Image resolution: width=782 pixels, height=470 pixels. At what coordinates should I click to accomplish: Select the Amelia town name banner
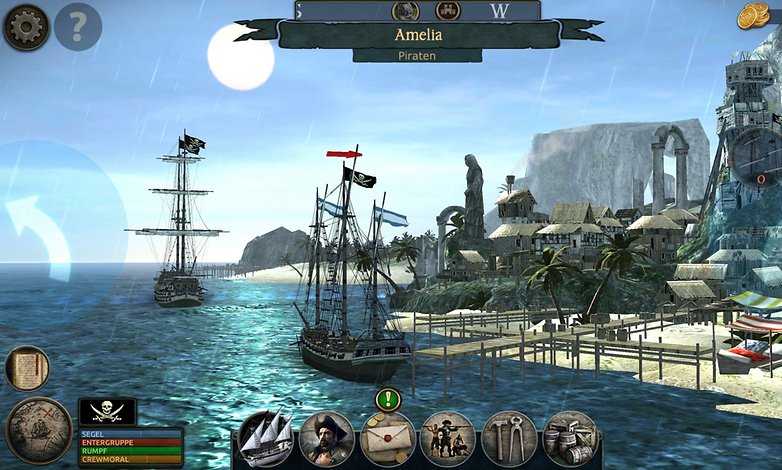pos(418,35)
